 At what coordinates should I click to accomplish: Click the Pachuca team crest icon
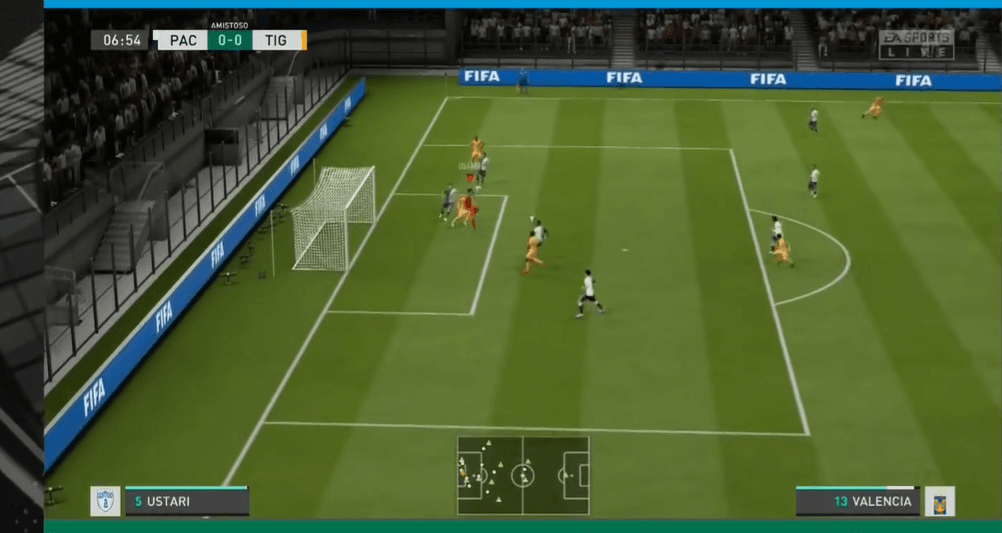105,501
